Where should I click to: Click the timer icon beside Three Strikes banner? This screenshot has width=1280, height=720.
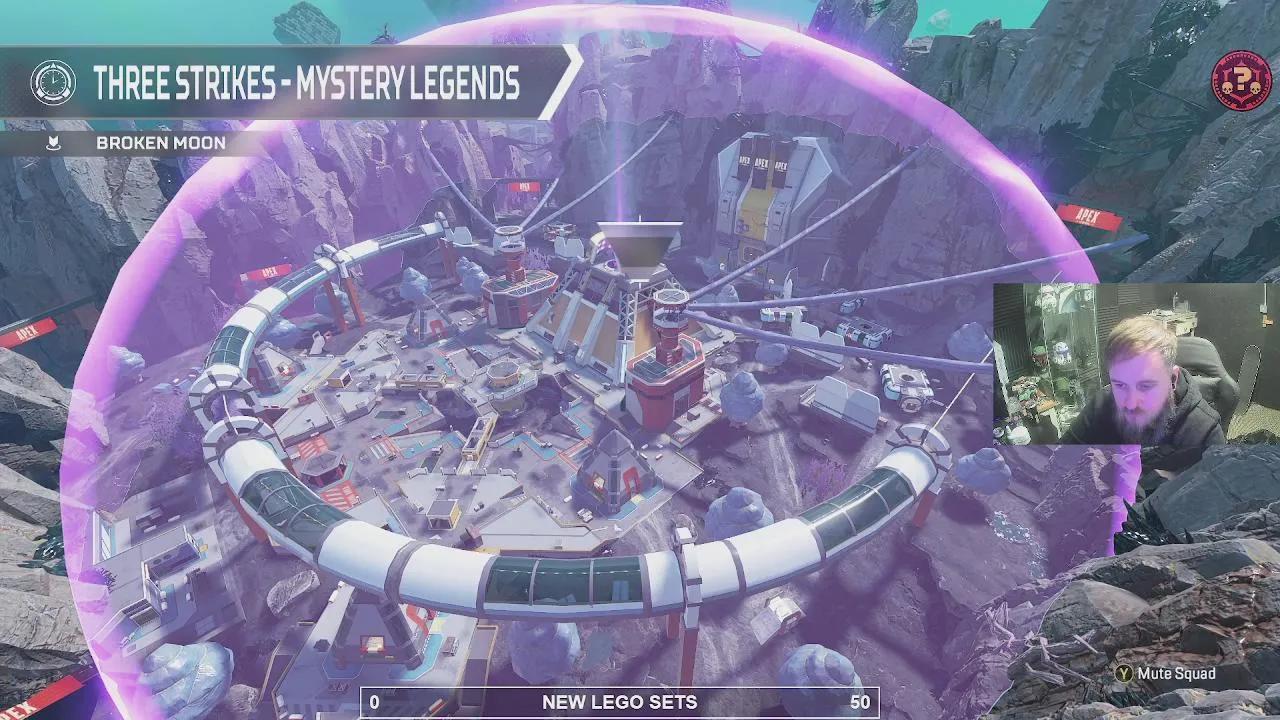(55, 83)
